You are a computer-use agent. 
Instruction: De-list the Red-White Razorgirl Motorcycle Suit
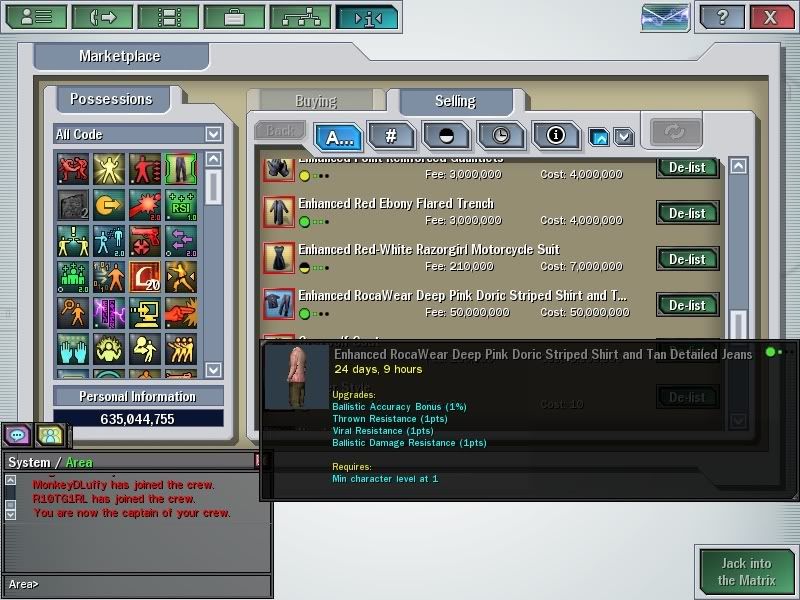[687, 259]
